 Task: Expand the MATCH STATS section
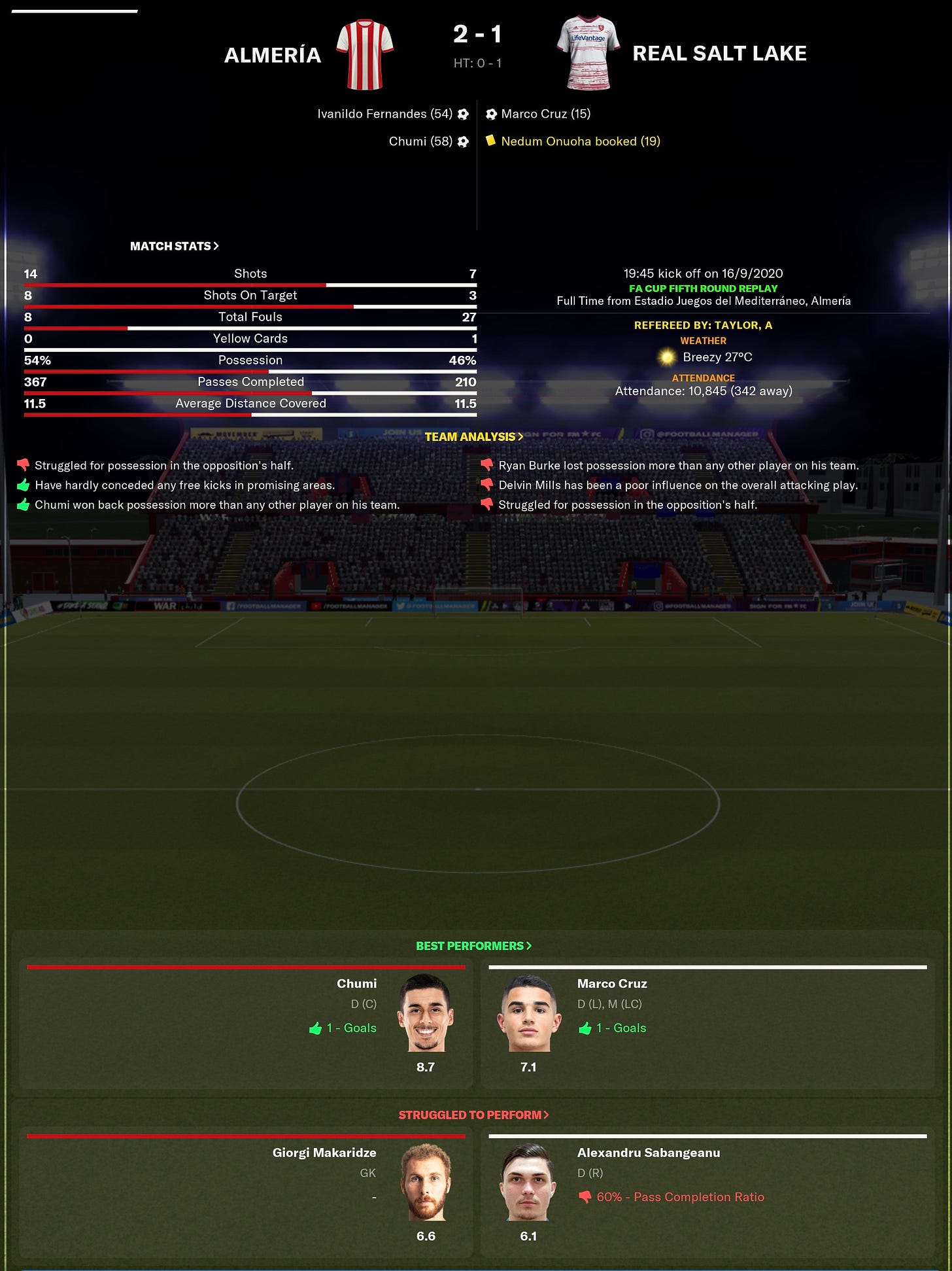pyautogui.click(x=174, y=246)
